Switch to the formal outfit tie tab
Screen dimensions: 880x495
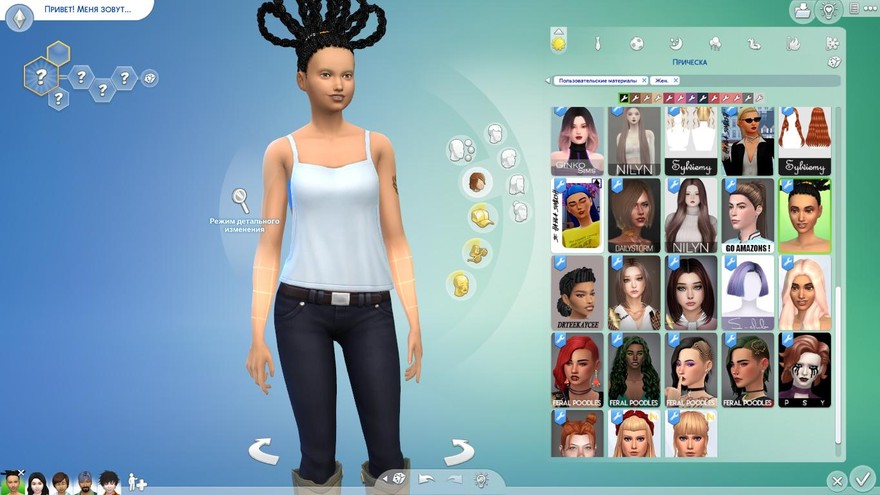pos(597,44)
